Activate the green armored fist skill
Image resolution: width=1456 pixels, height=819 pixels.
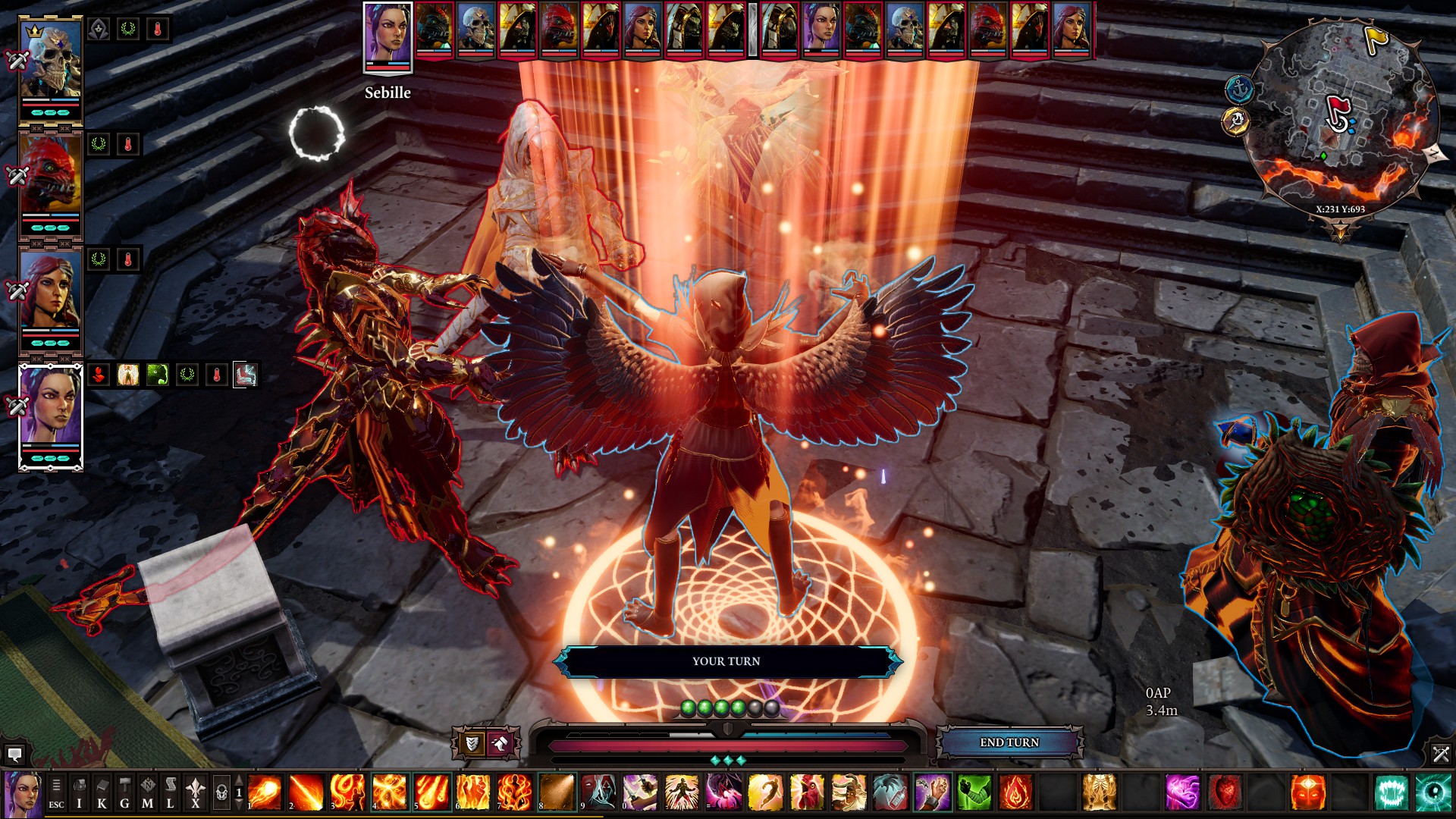click(974, 792)
